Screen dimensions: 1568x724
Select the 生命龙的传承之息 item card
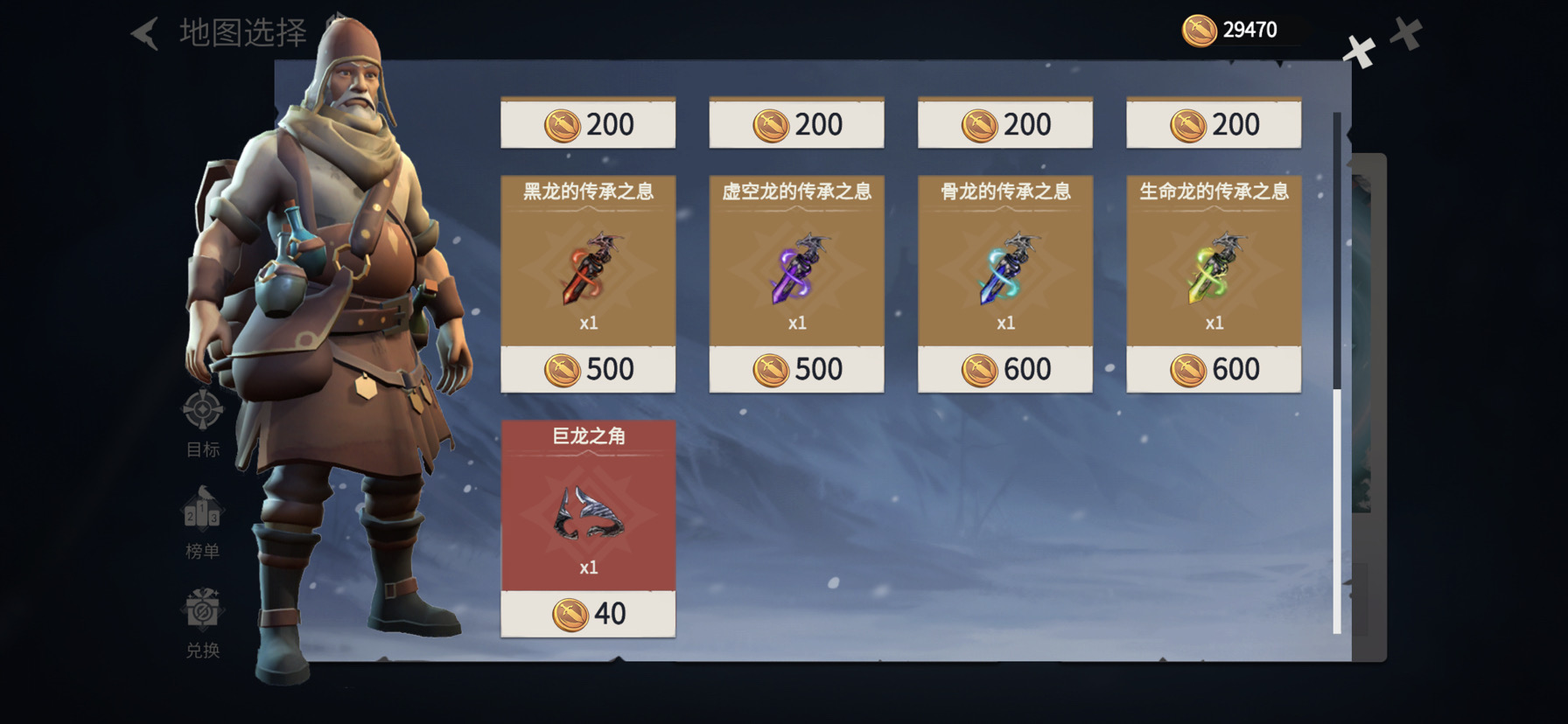(x=1214, y=261)
